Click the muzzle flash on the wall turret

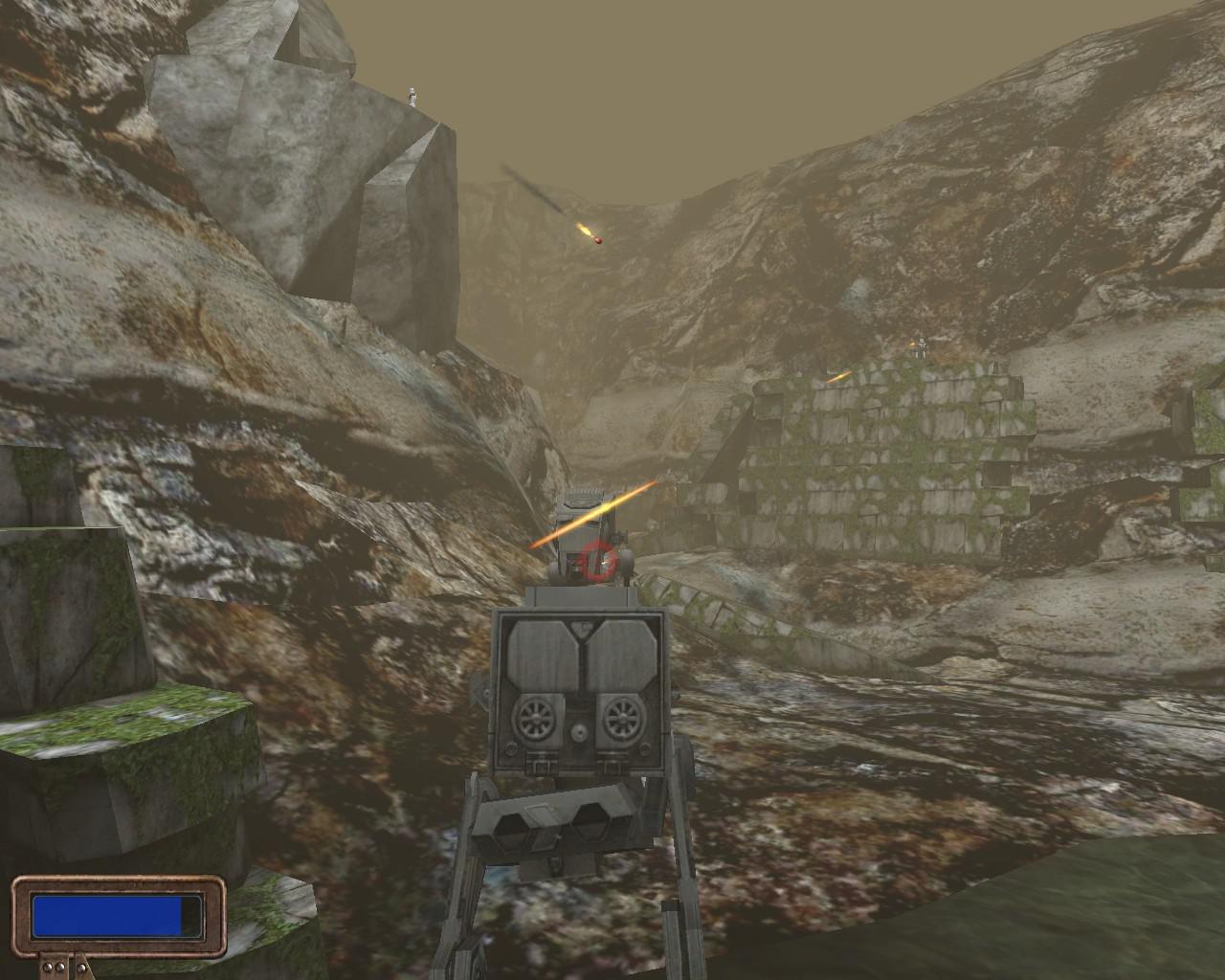point(840,376)
